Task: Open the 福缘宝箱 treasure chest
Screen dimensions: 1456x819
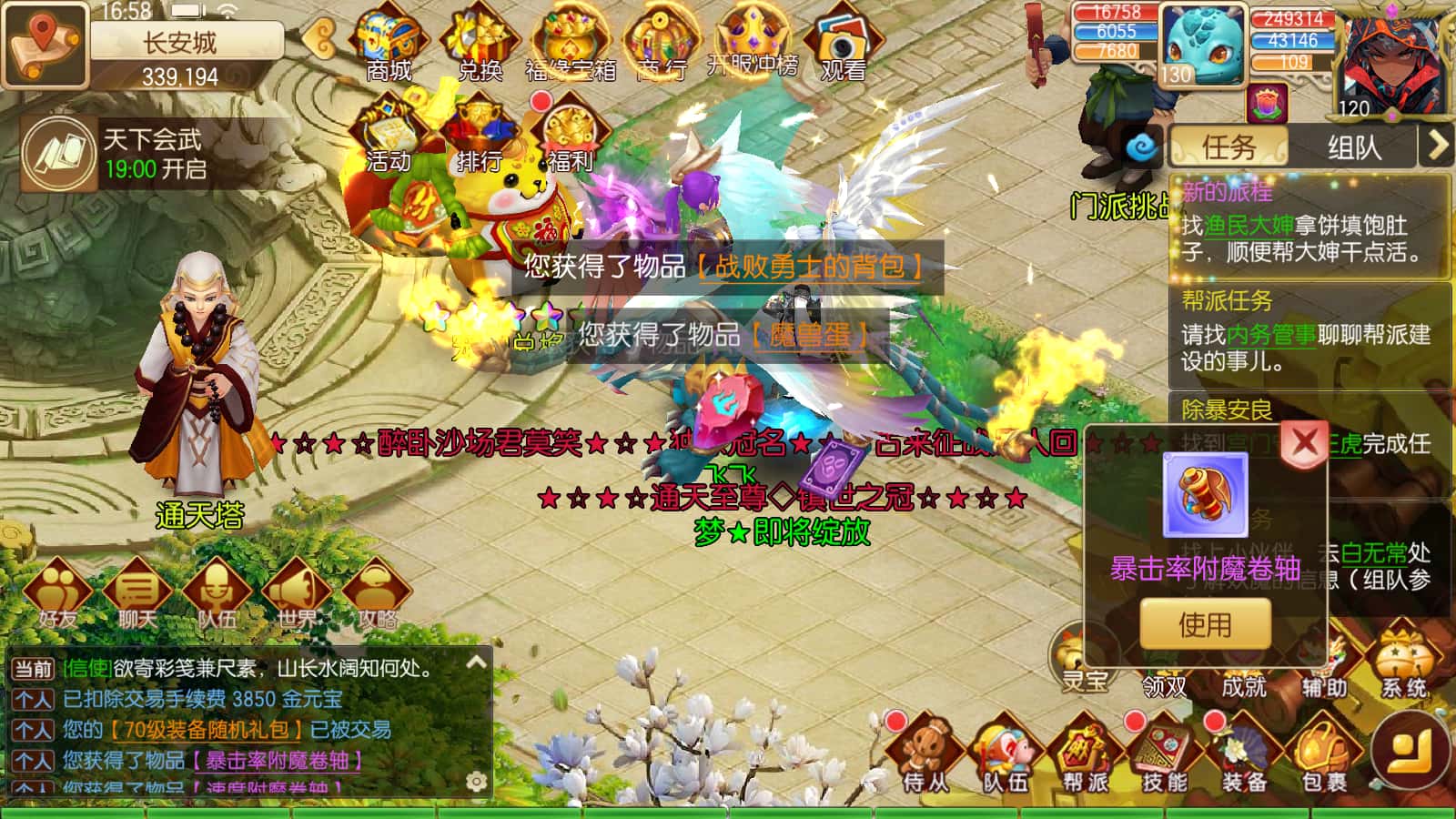Action: click(x=571, y=45)
